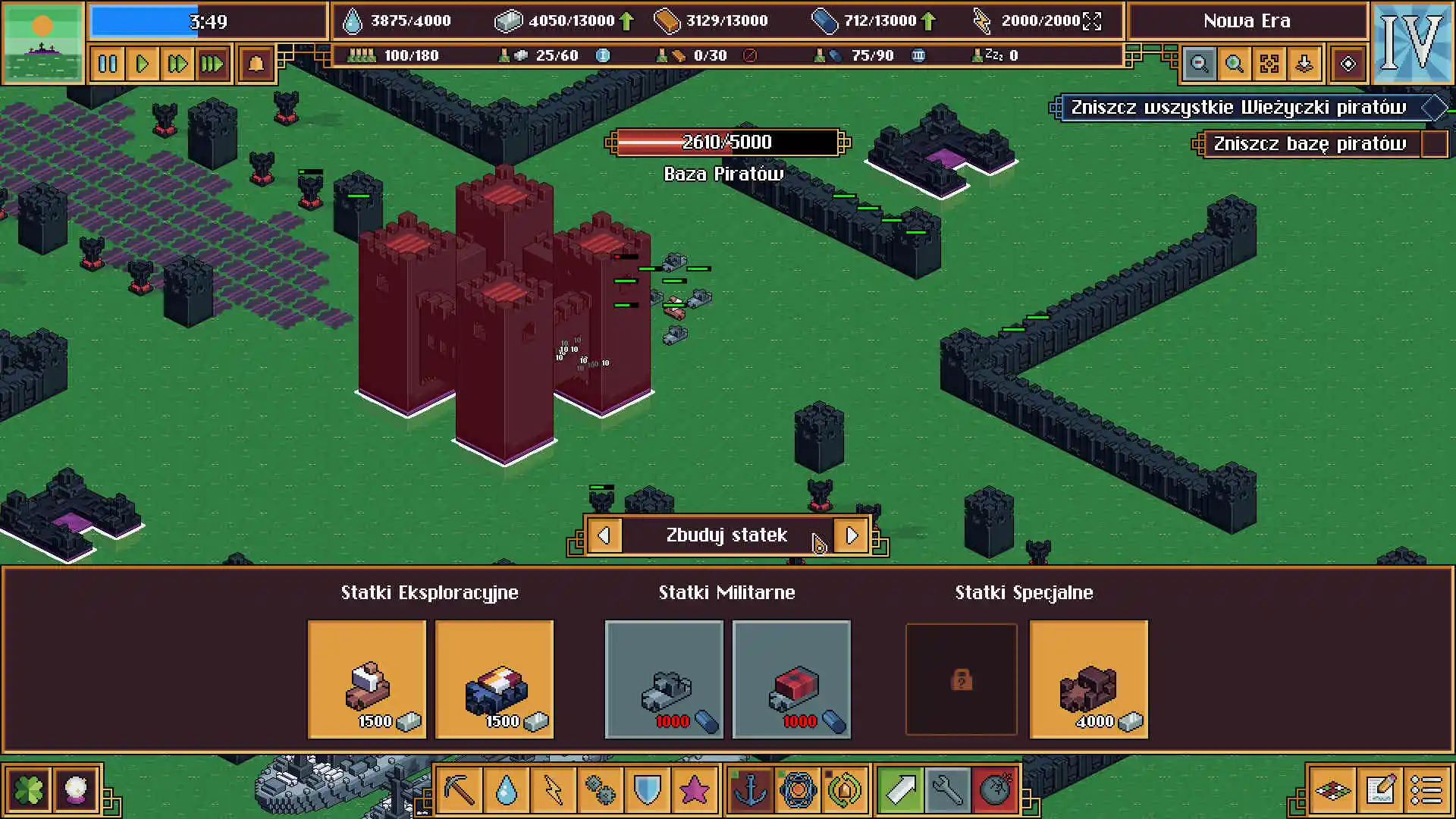This screenshot has height=819, width=1456.
Task: Select the wrench repair tool
Action: (x=947, y=790)
